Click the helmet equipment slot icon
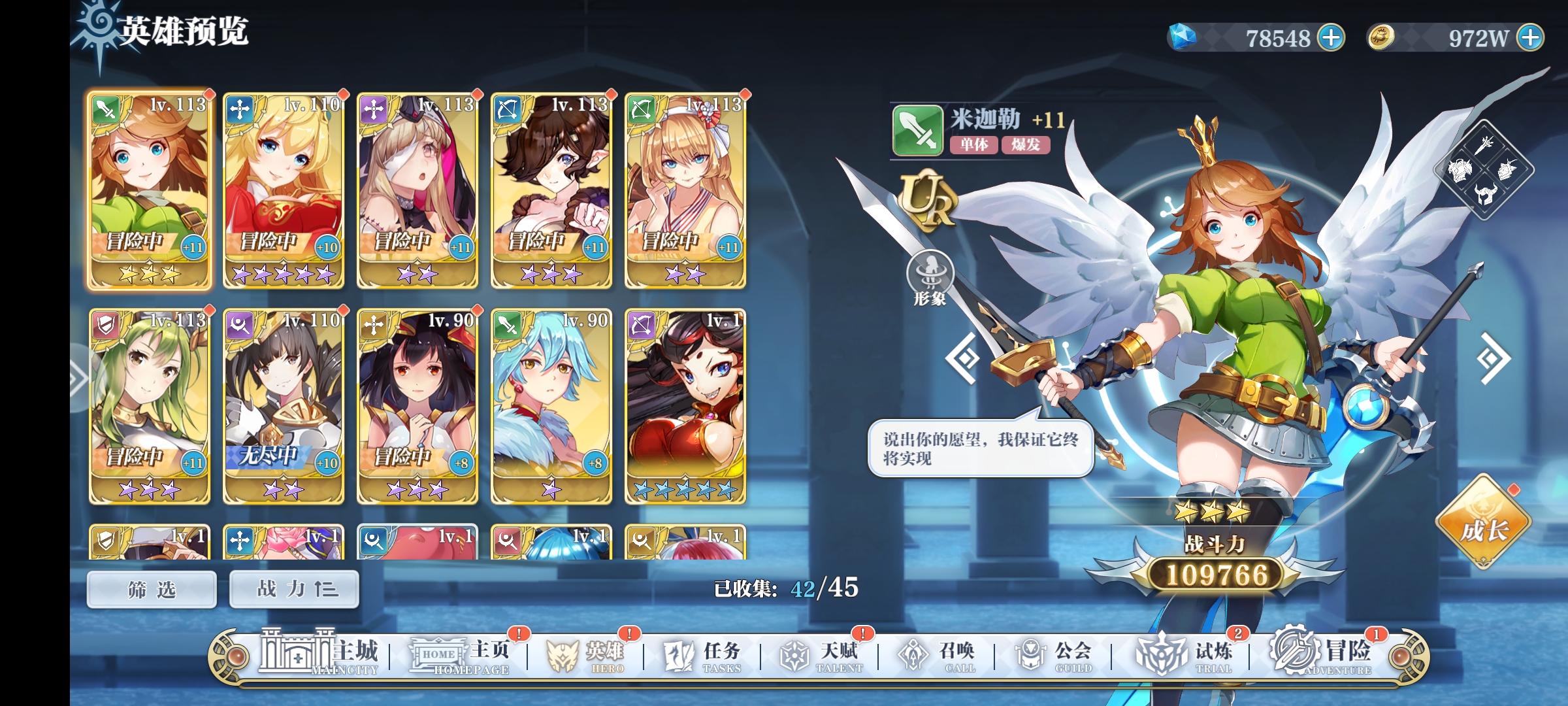Viewport: 1568px width, 706px height. [x=1485, y=195]
